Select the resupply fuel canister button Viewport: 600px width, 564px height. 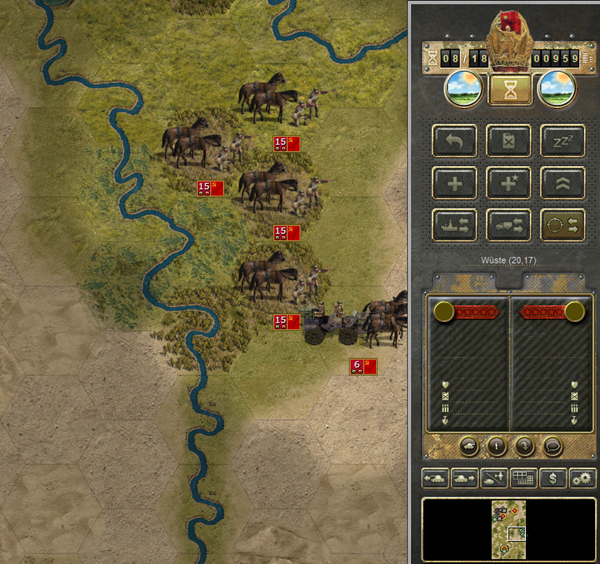[508, 141]
